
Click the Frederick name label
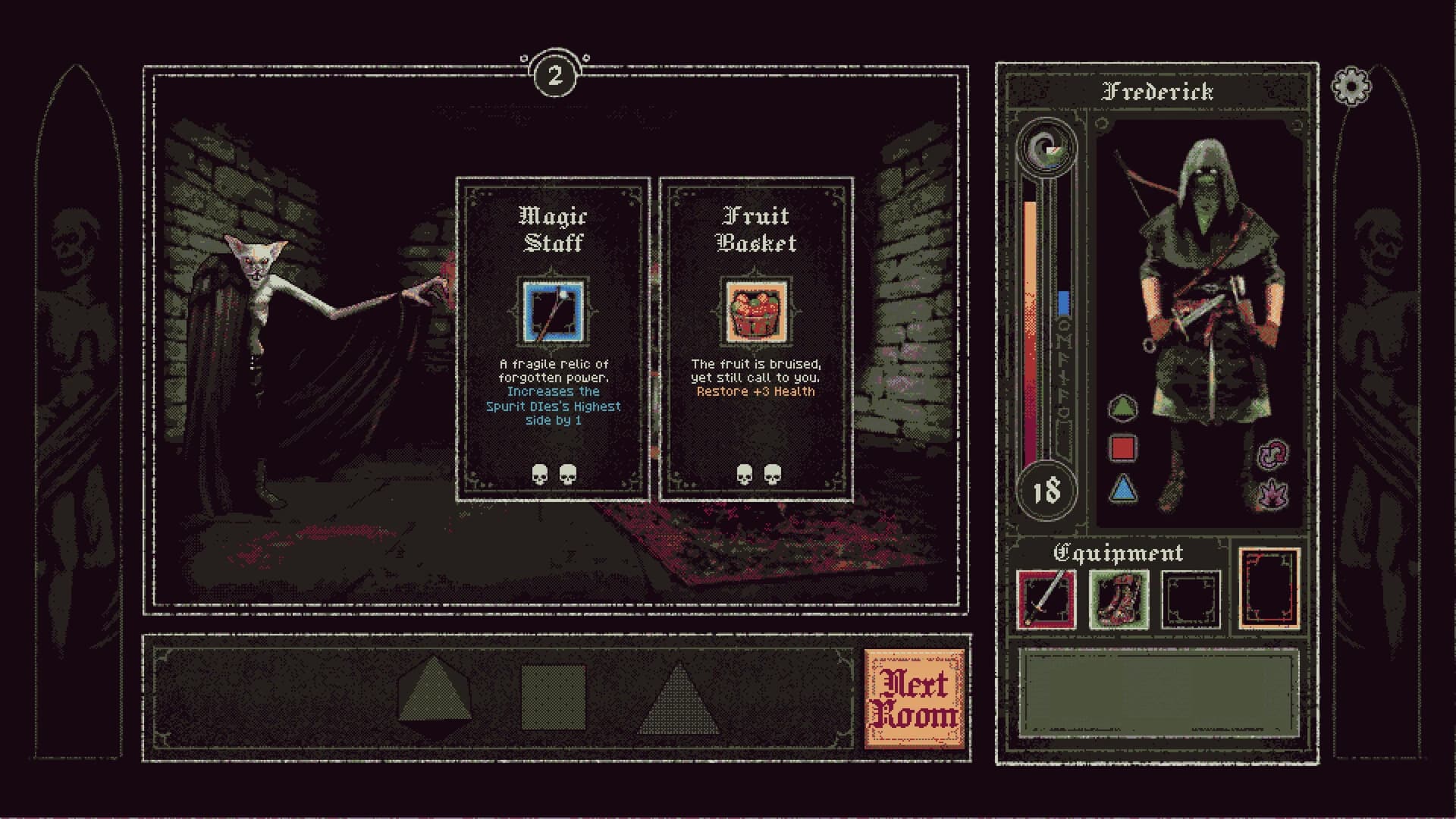point(1159,92)
